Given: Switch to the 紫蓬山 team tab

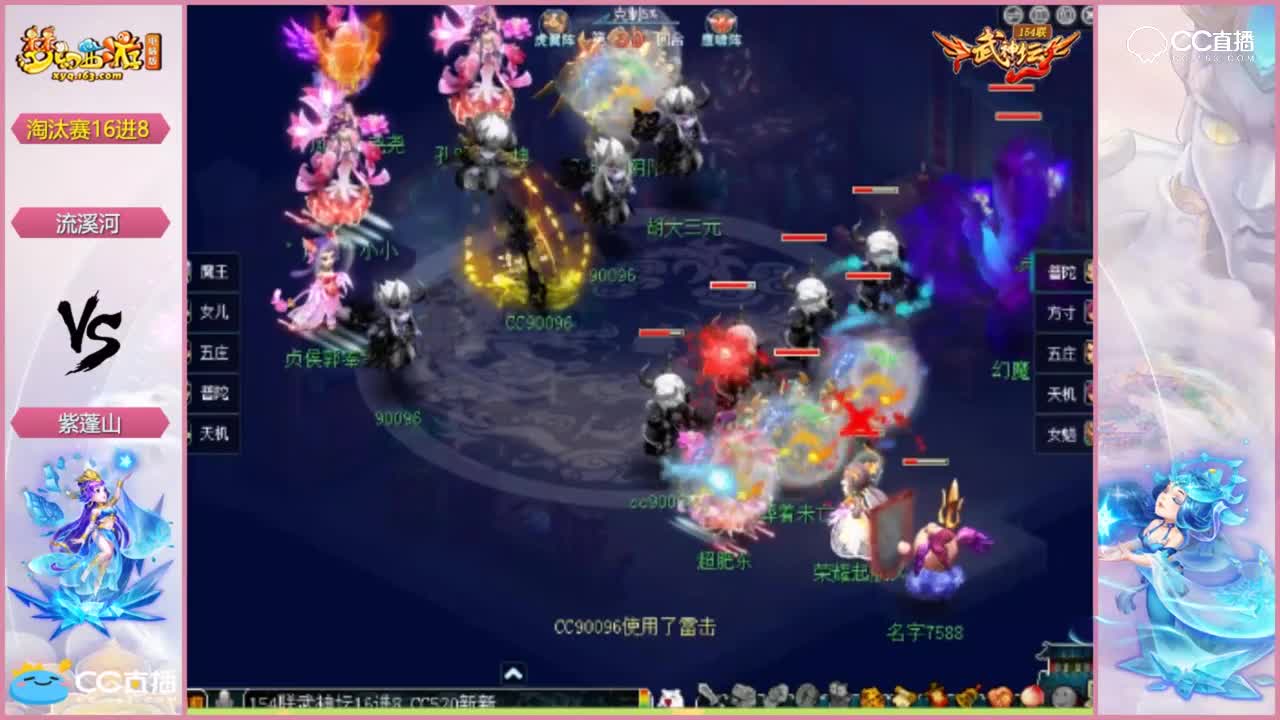Looking at the screenshot, I should [x=92, y=424].
